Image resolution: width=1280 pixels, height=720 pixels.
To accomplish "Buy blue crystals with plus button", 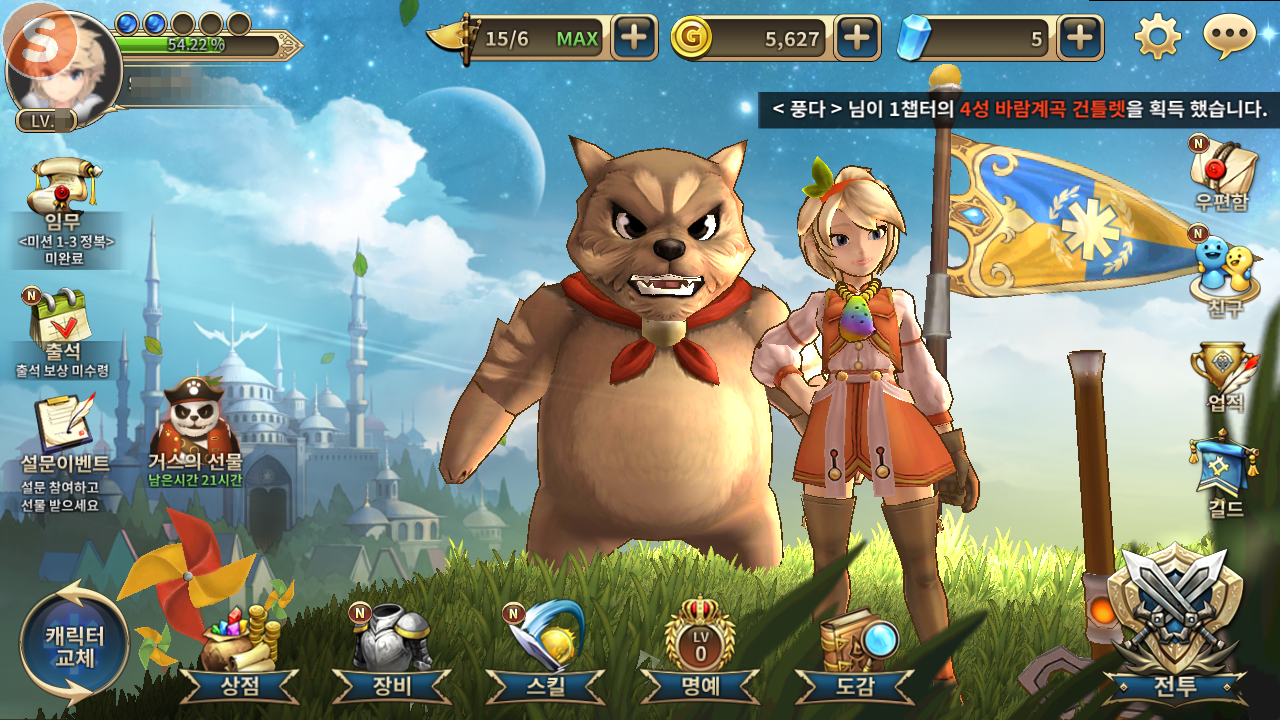I will pyautogui.click(x=1080, y=38).
